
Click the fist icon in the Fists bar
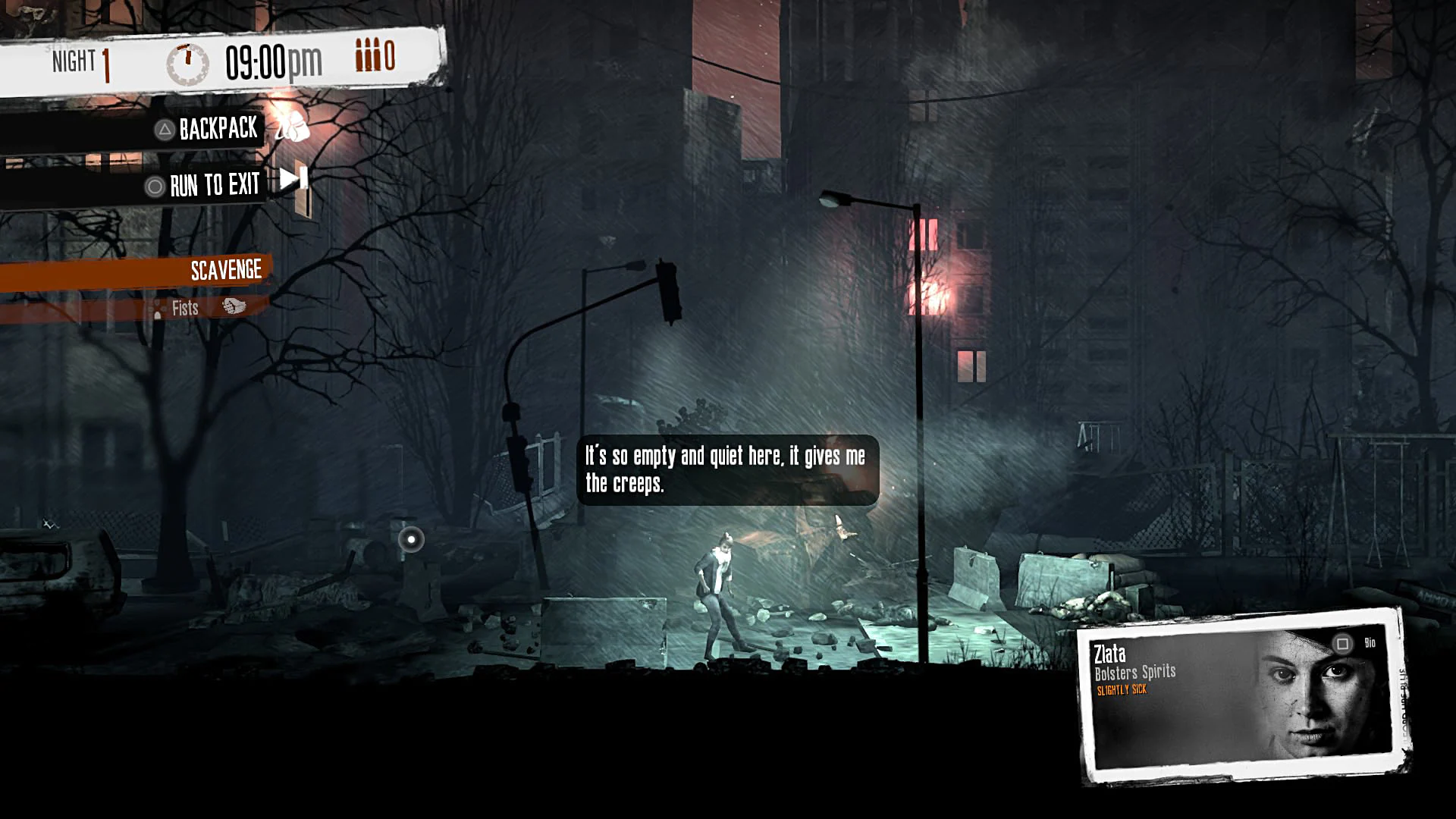pos(233,307)
